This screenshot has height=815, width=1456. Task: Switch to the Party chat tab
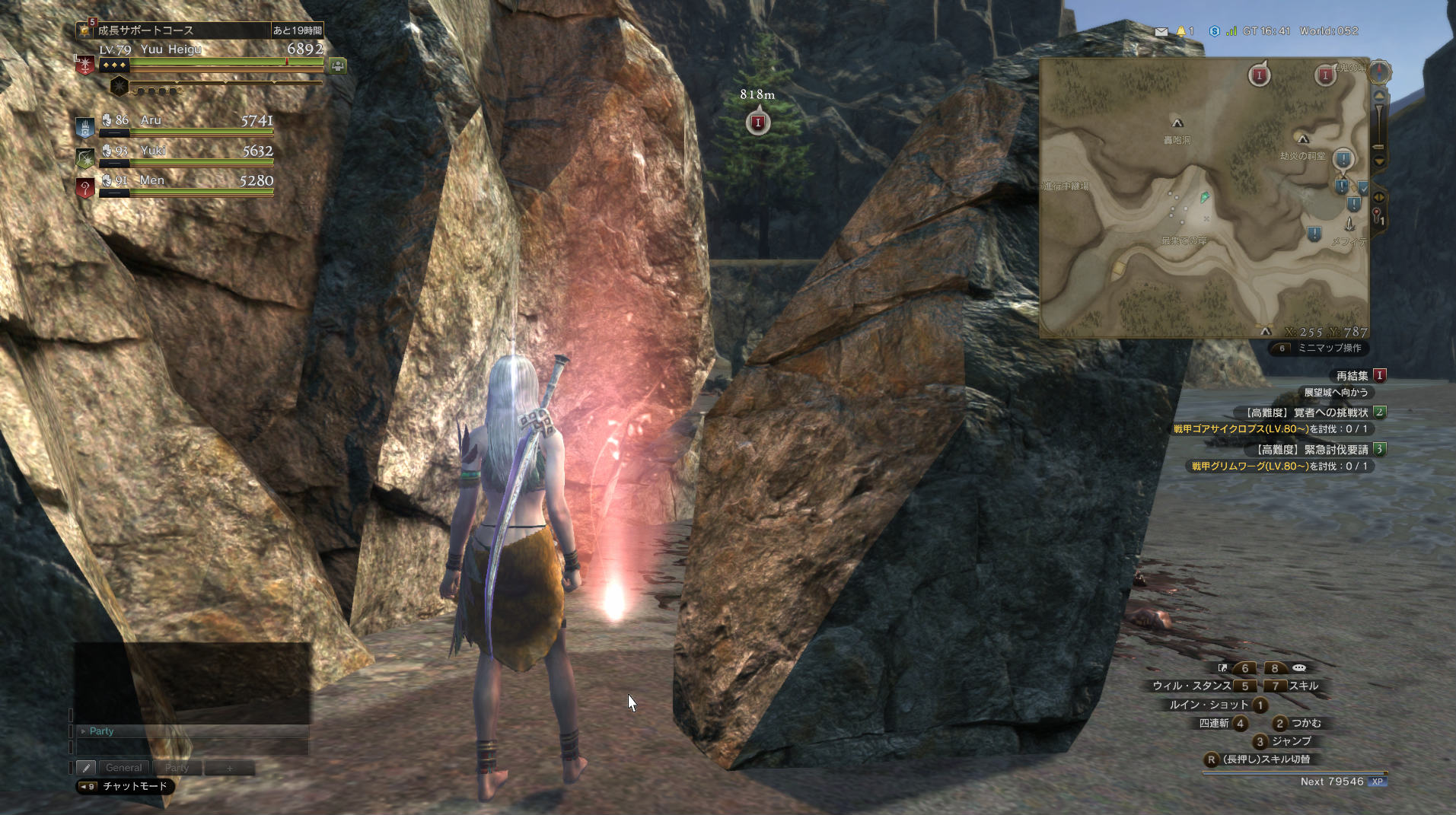[177, 768]
